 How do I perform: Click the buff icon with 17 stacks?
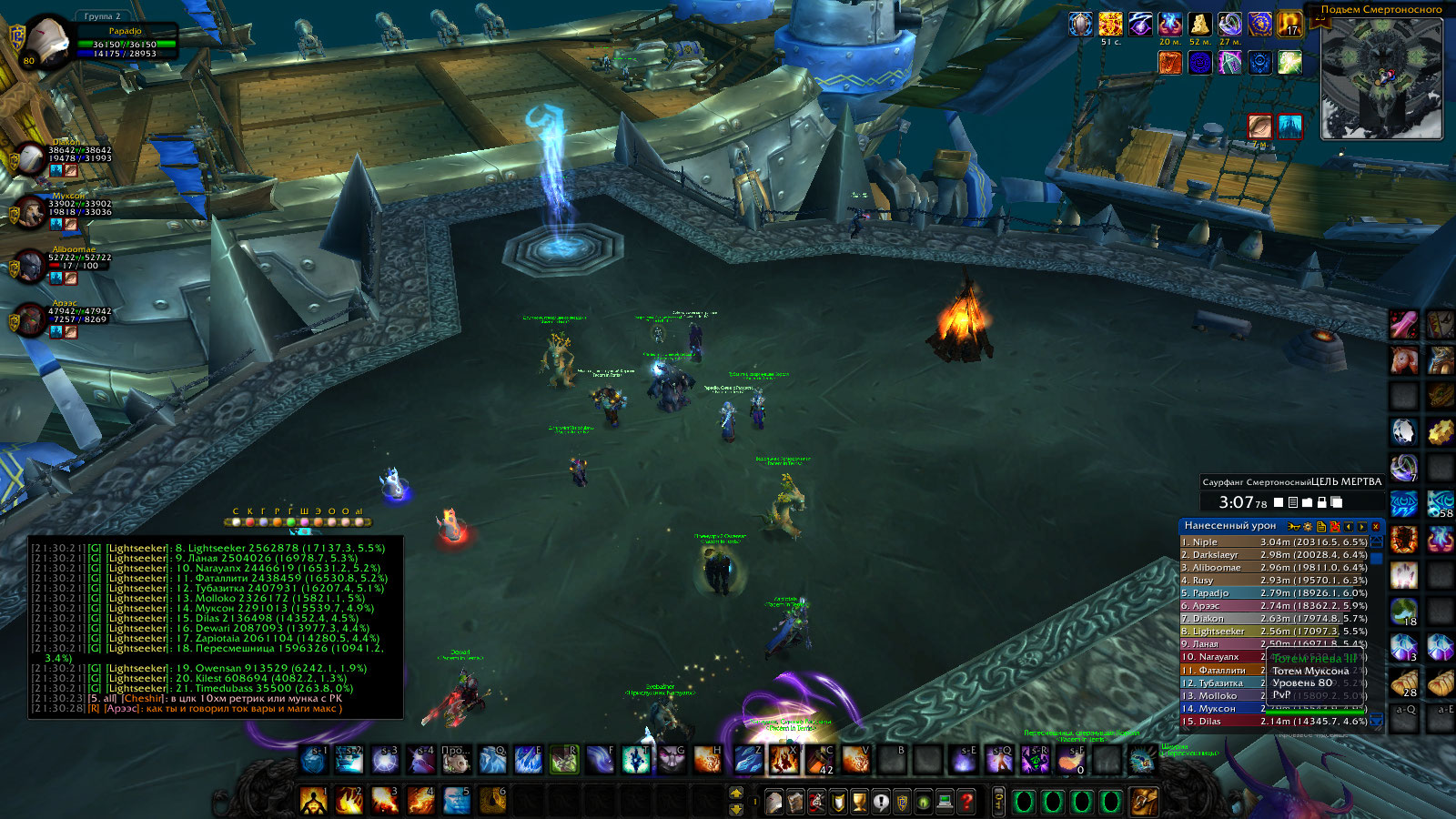[x=1289, y=25]
